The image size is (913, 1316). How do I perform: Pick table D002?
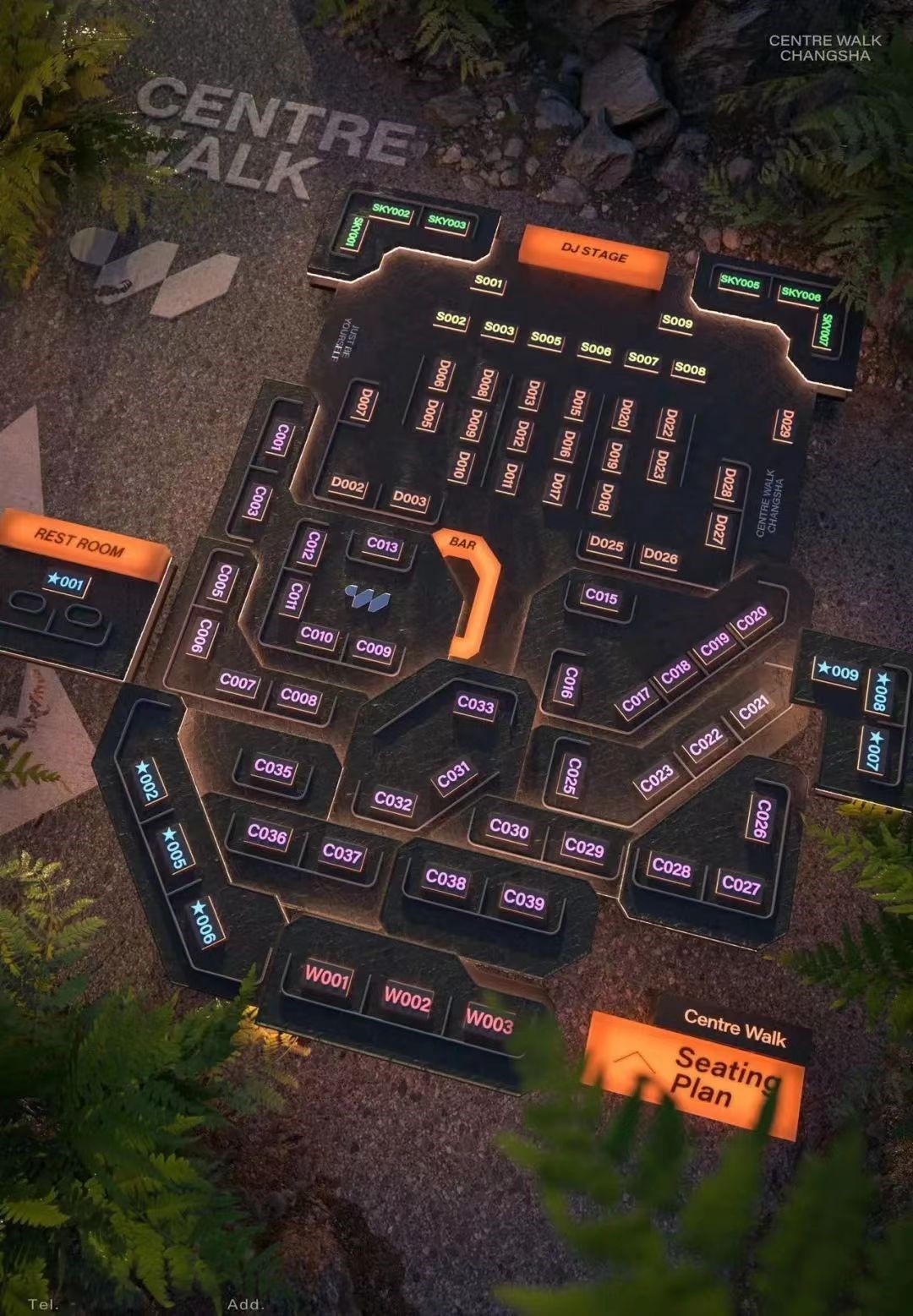pos(347,485)
